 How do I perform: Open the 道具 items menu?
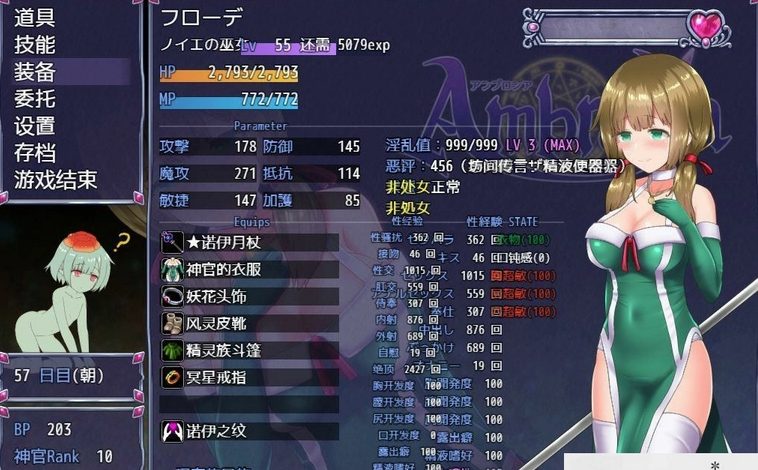pyautogui.click(x=35, y=18)
